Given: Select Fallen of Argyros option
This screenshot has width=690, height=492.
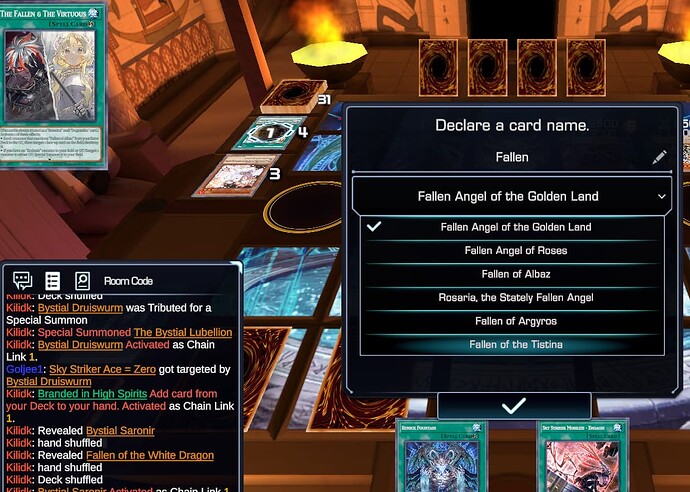Looking at the screenshot, I should pos(515,321).
